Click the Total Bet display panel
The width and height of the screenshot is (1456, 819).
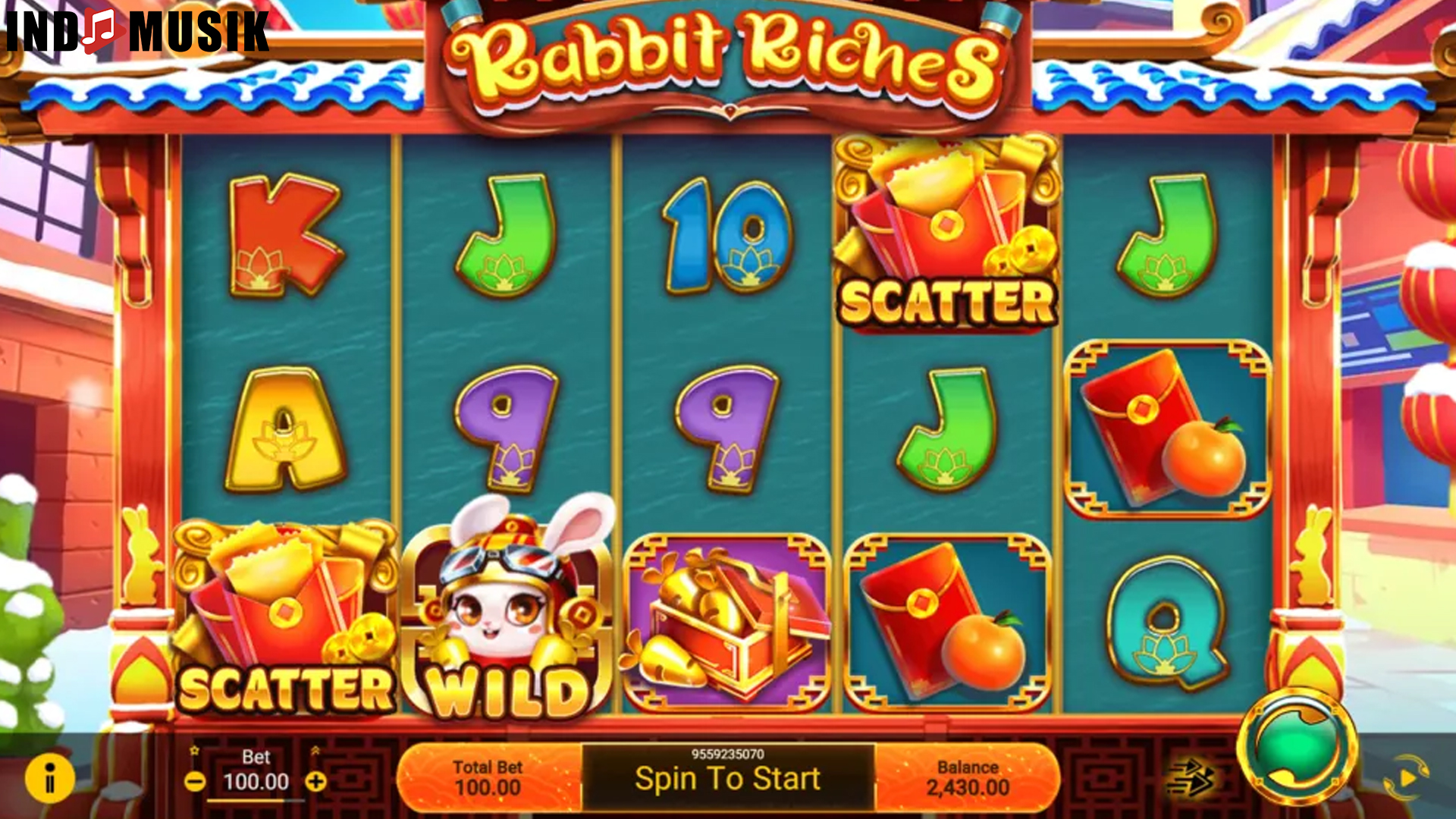489,777
